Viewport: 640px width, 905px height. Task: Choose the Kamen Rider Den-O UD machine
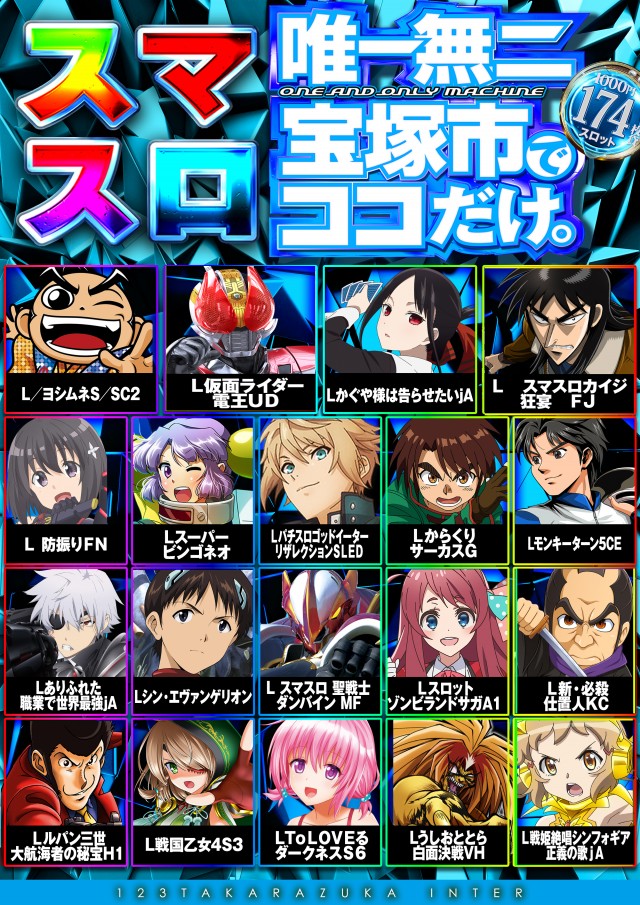click(x=240, y=339)
